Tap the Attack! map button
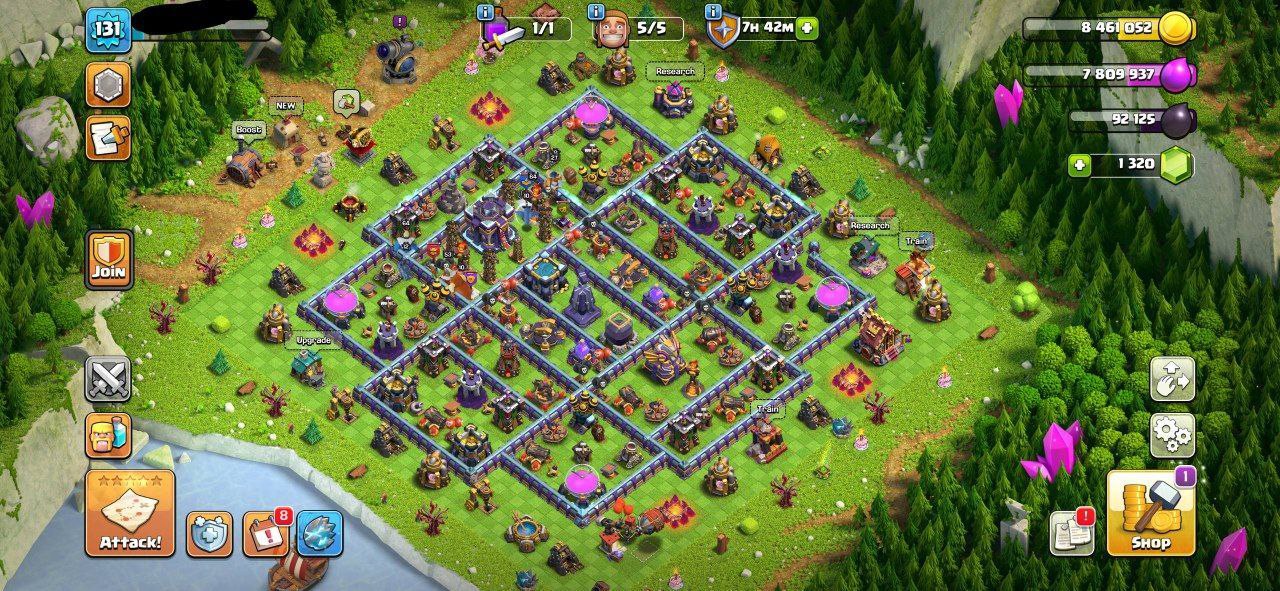 [130, 514]
